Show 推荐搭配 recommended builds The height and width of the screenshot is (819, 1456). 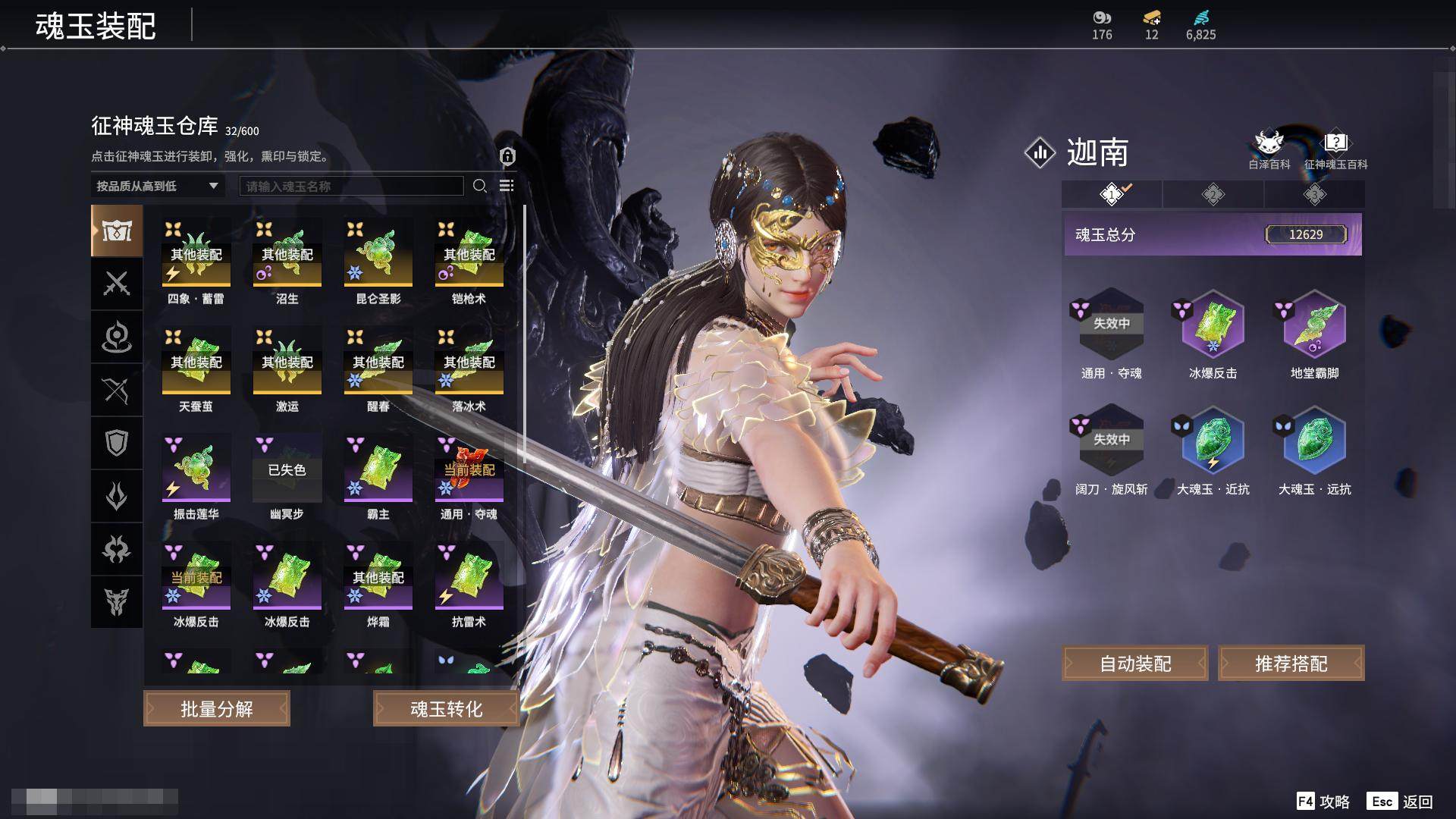[x=1291, y=664]
